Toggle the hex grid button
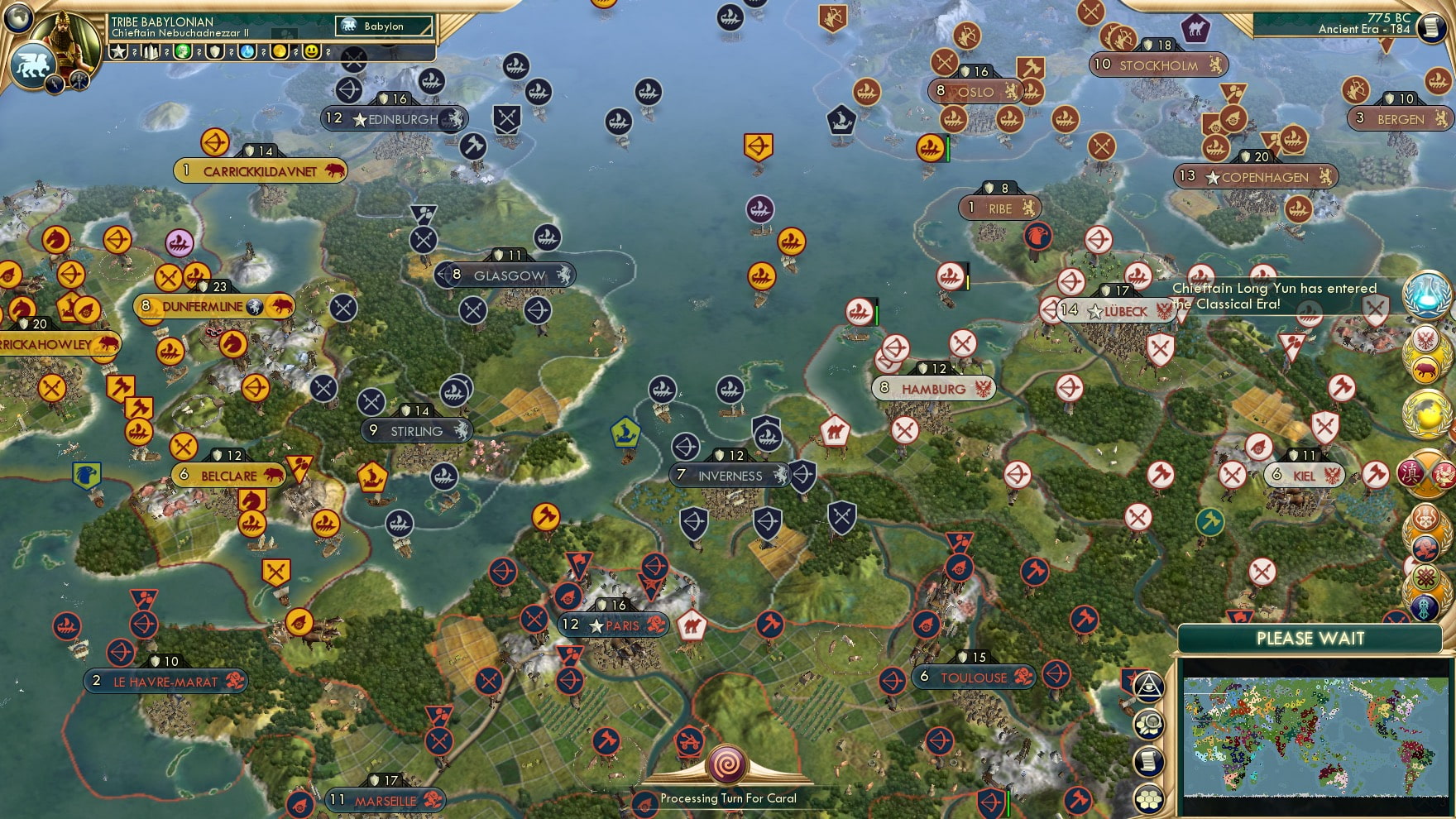This screenshot has width=1456, height=819. tap(1148, 799)
